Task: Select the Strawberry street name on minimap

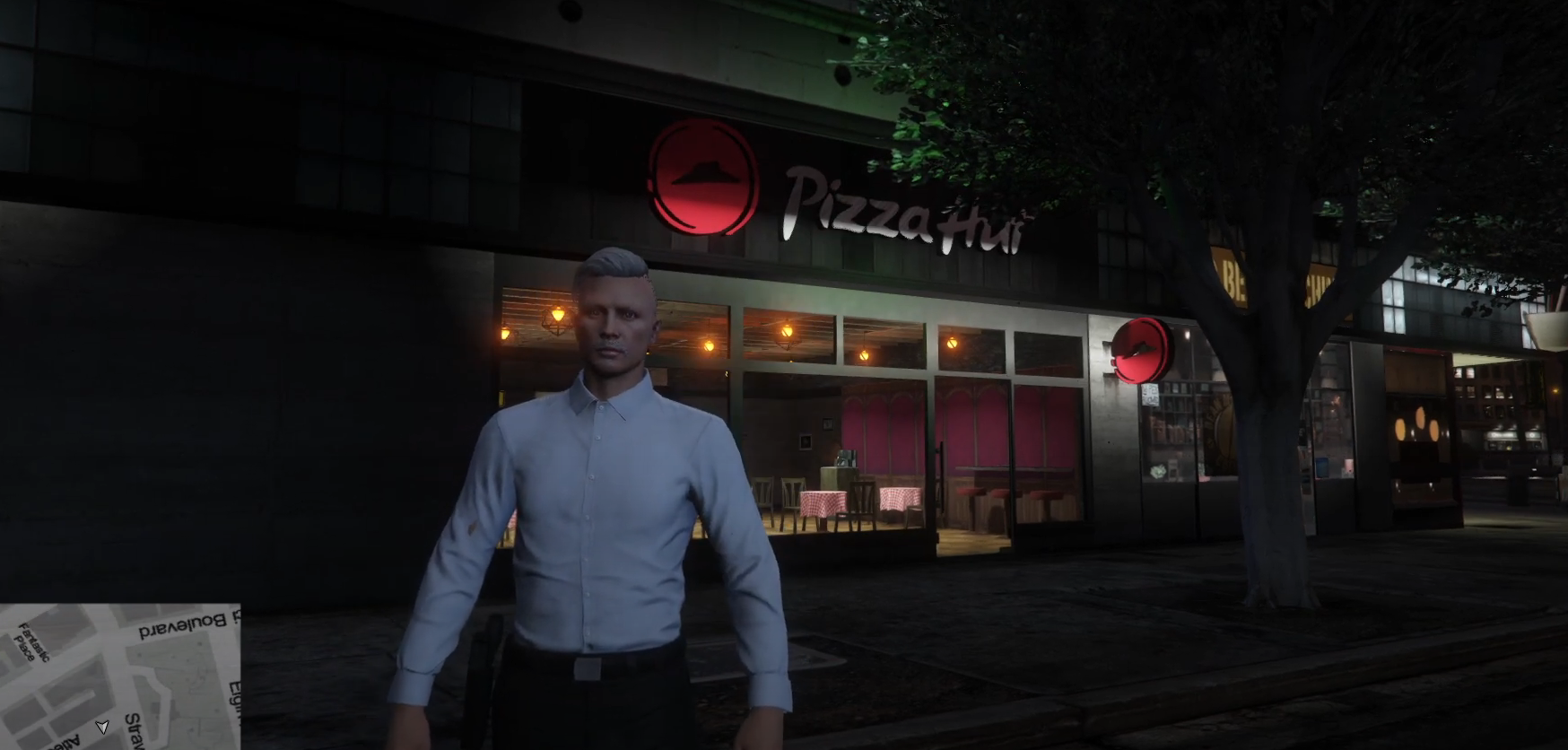Action: (x=133, y=728)
